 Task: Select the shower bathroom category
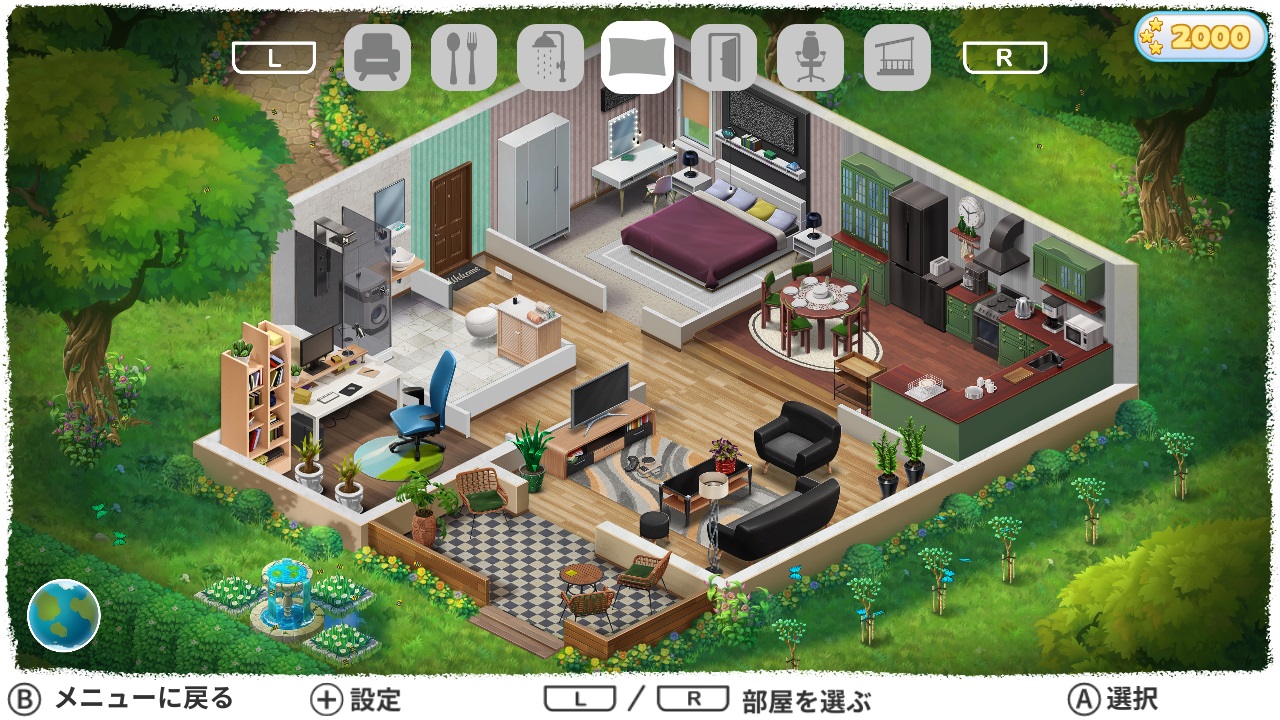click(551, 57)
